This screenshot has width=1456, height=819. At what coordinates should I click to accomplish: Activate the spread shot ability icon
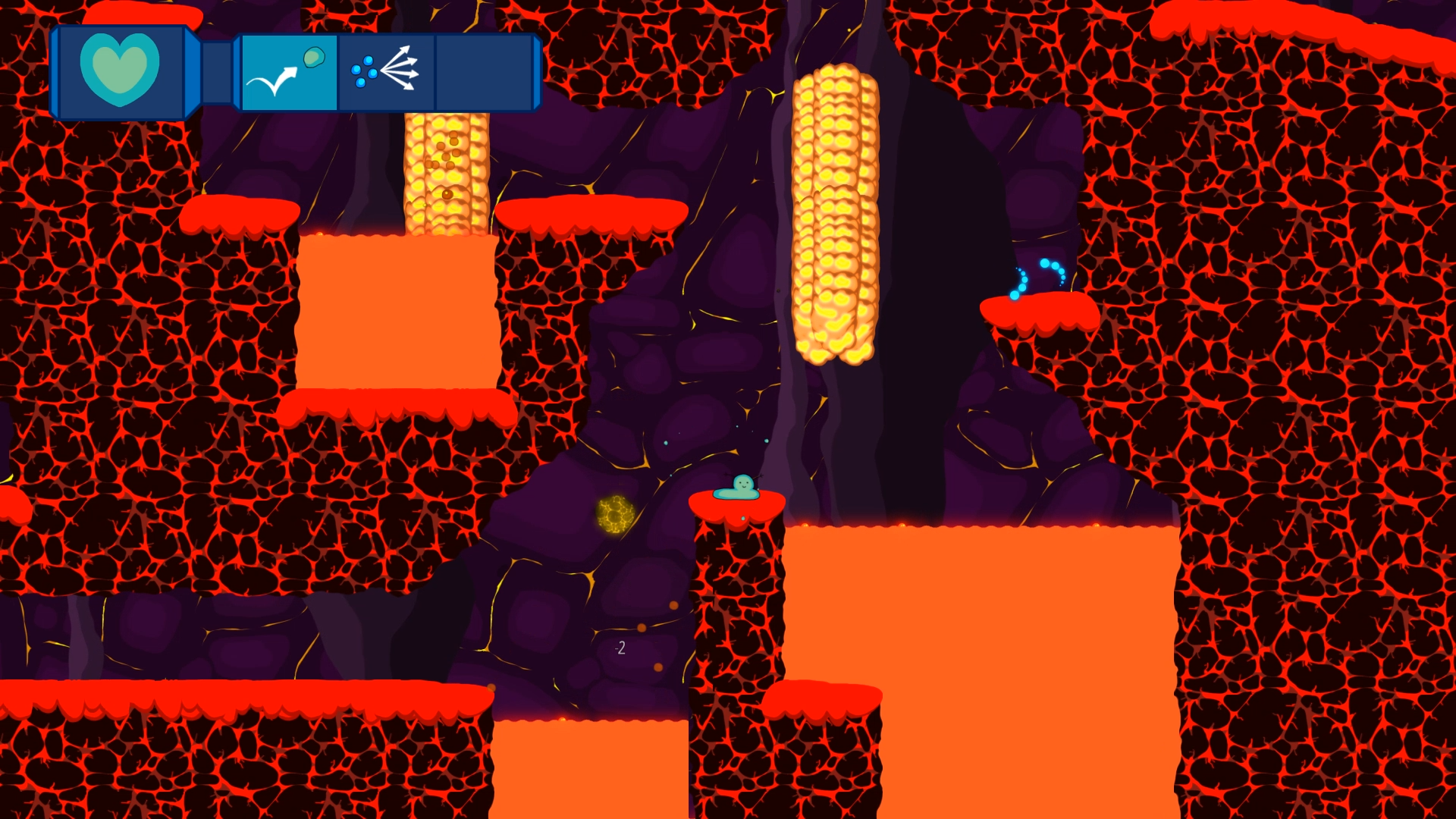(386, 73)
